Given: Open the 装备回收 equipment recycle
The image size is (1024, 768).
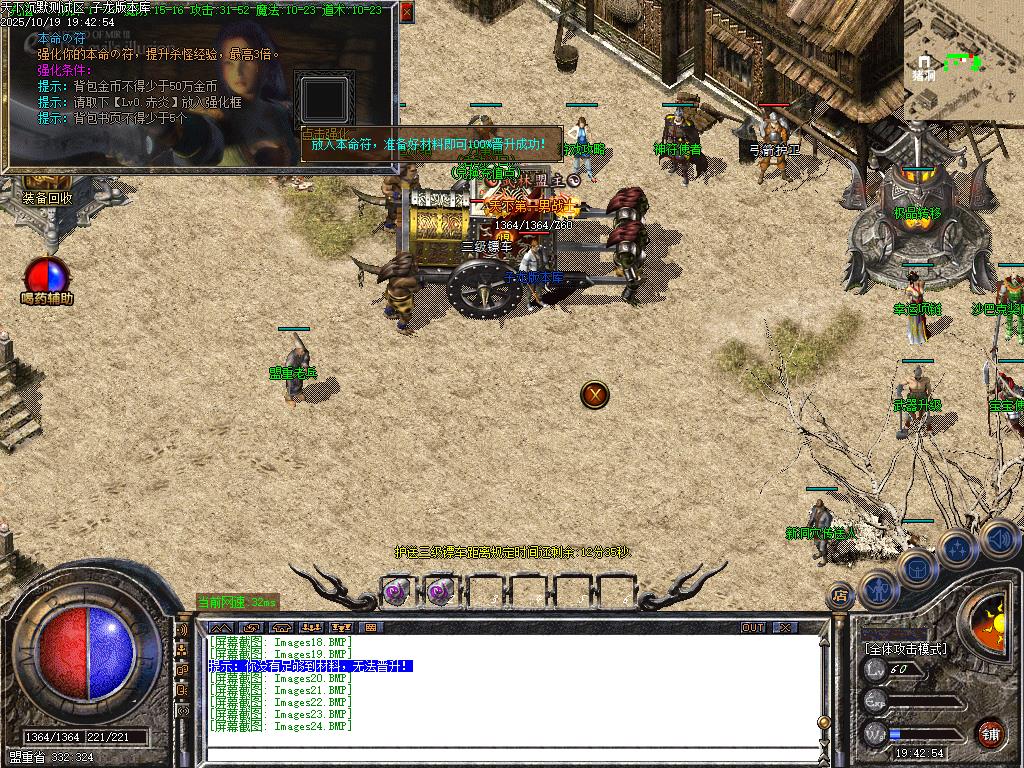Looking at the screenshot, I should tap(47, 198).
